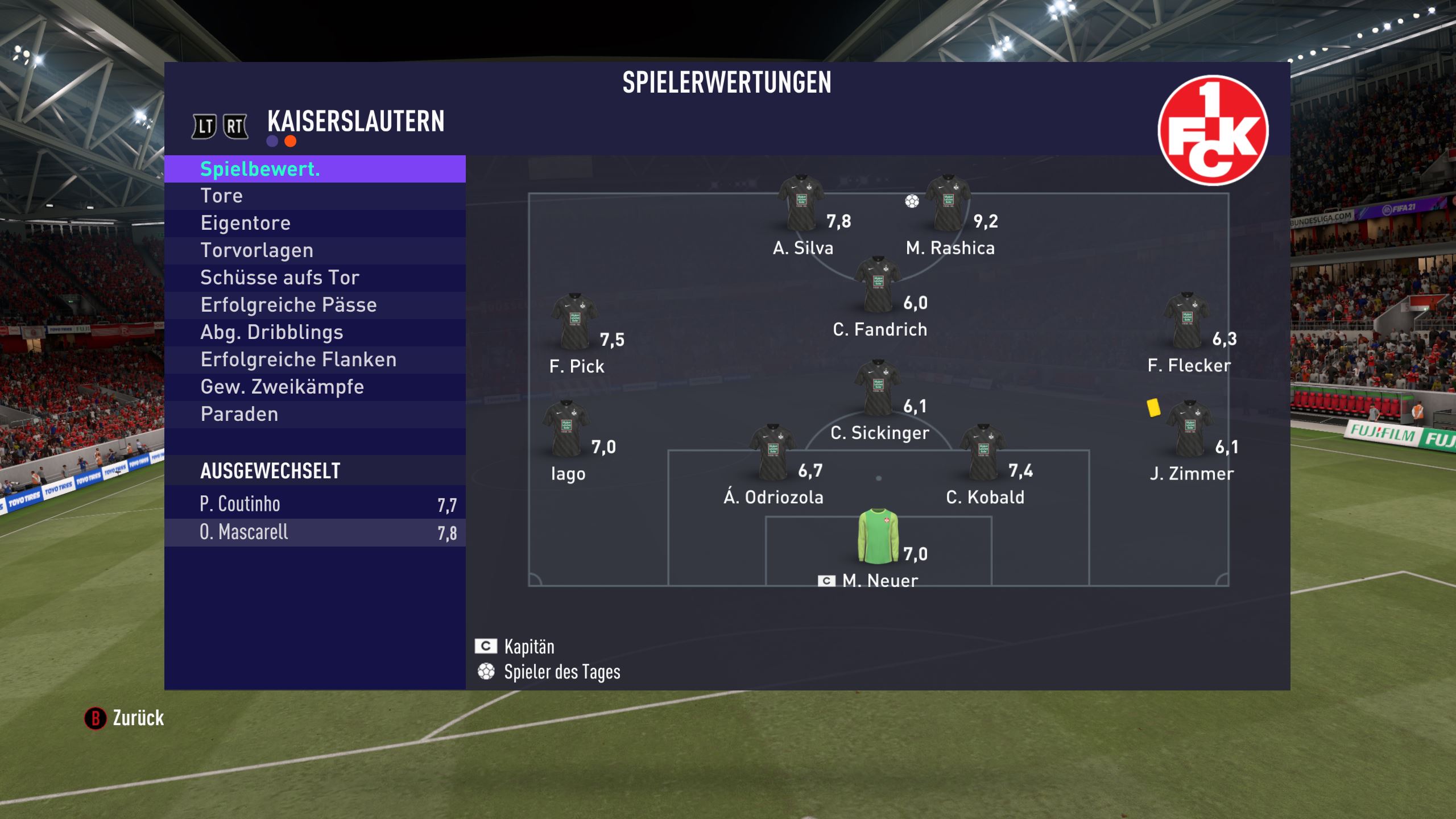Go back with the Zurück button
The width and height of the screenshot is (1456, 819).
point(125,718)
